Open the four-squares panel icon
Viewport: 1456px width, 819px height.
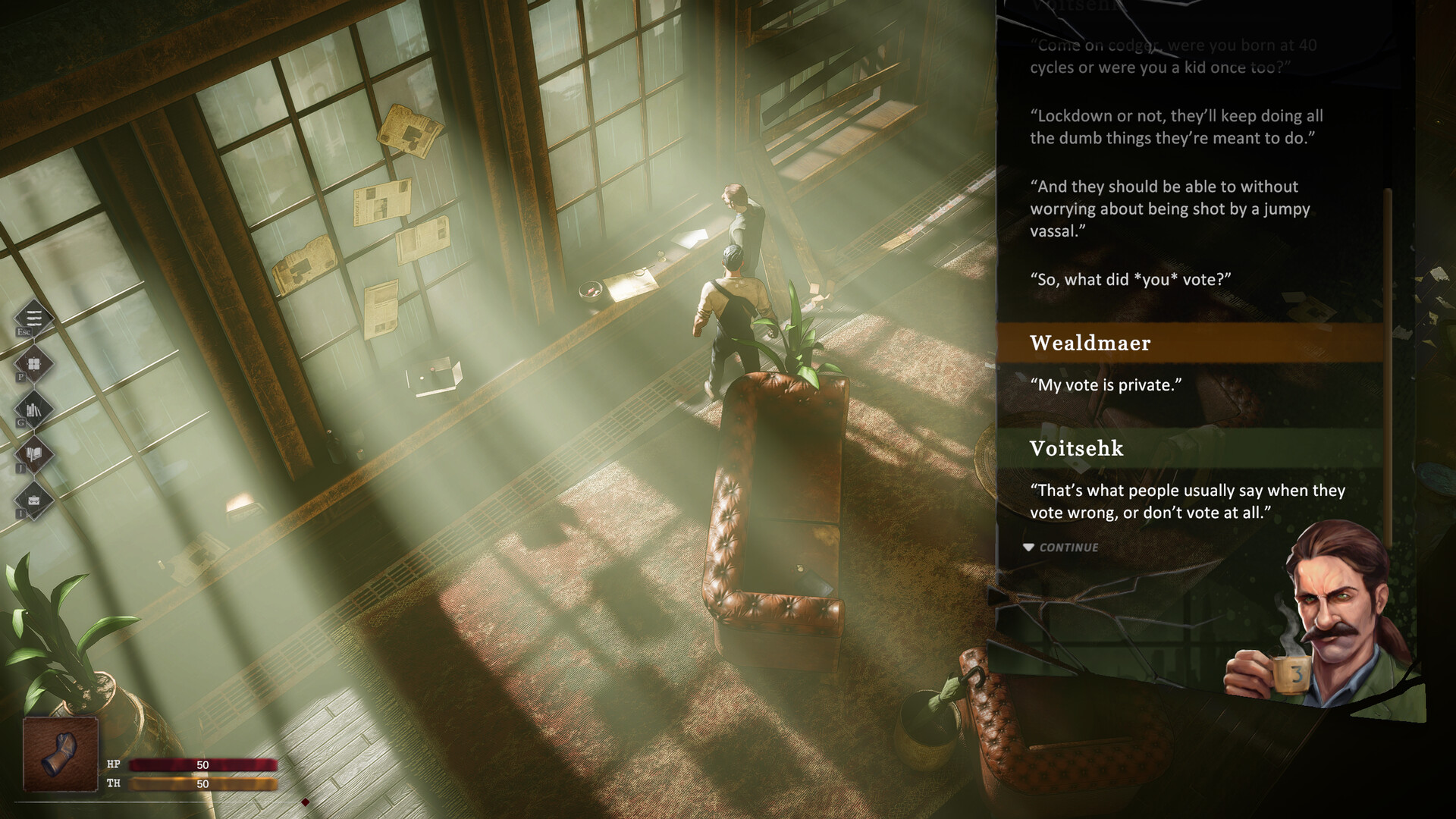coord(34,363)
